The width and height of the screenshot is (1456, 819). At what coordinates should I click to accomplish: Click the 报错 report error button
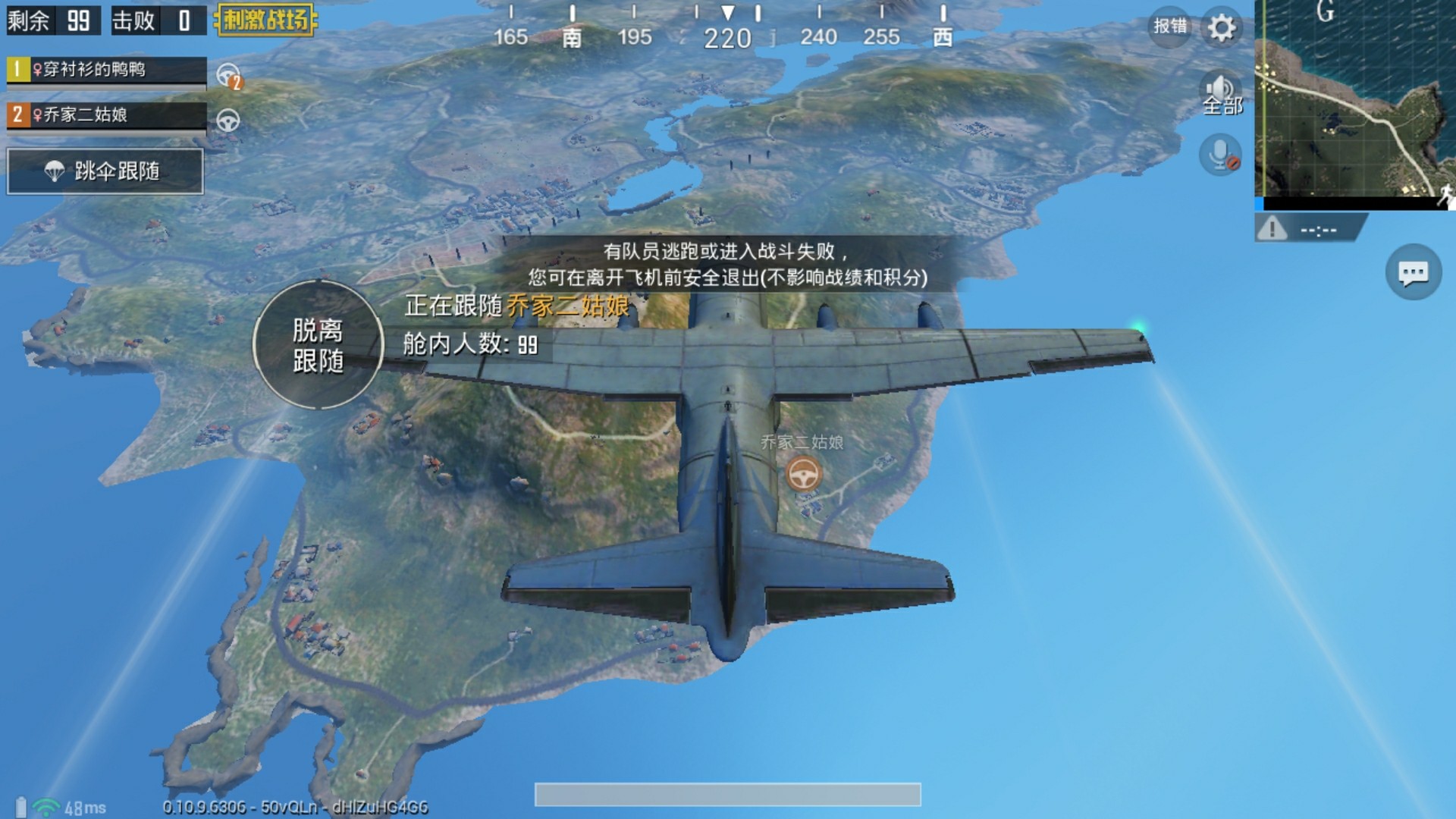pos(1169,27)
